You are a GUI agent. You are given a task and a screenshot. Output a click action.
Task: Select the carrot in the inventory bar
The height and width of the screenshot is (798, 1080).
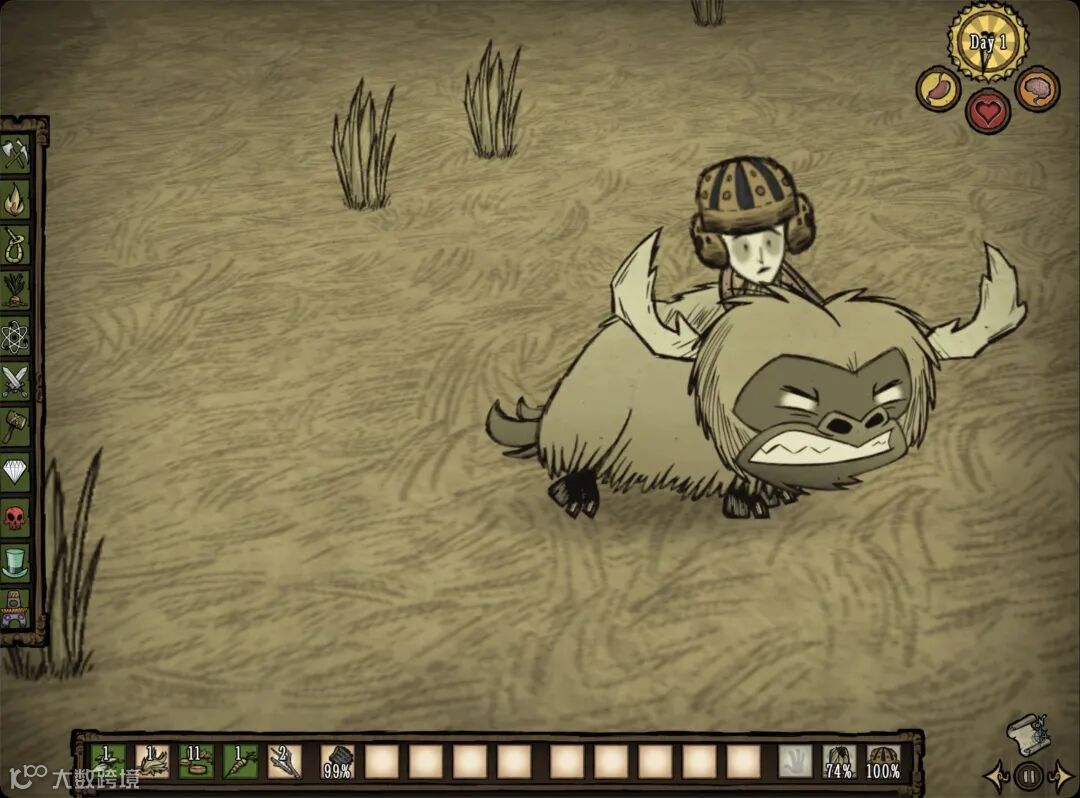(240, 762)
